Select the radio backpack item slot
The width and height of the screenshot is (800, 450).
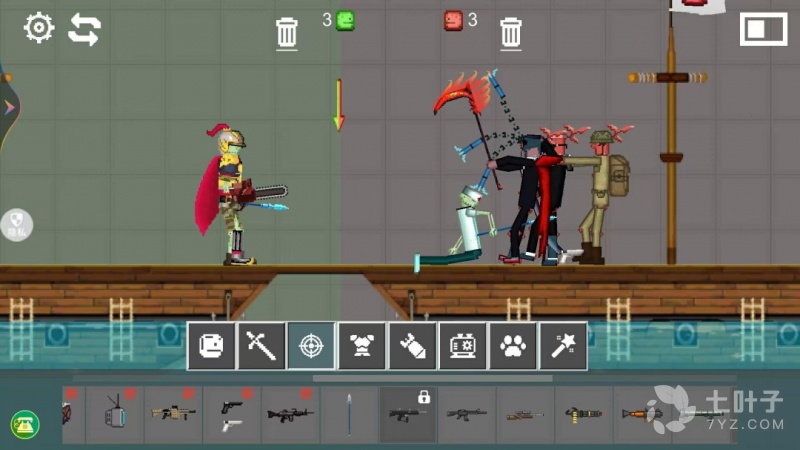(113, 415)
